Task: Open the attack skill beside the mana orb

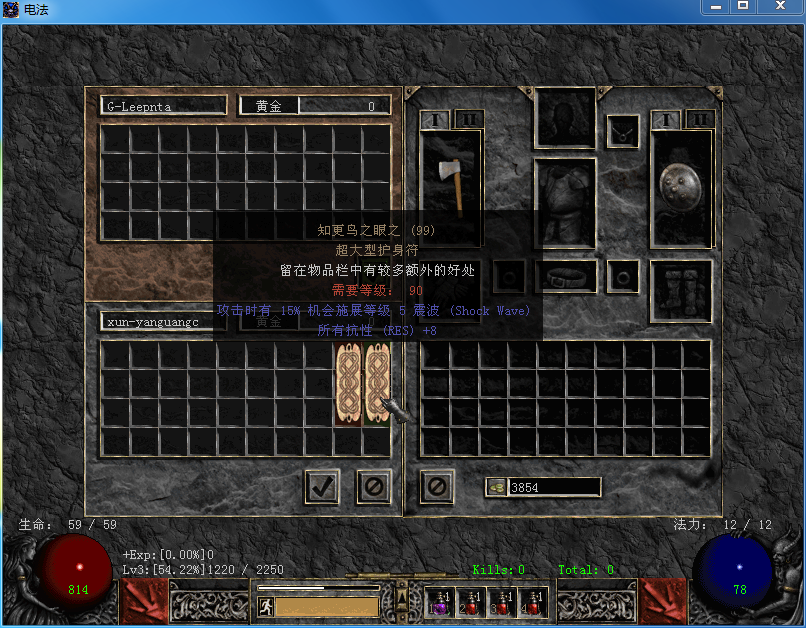Action: tap(663, 600)
